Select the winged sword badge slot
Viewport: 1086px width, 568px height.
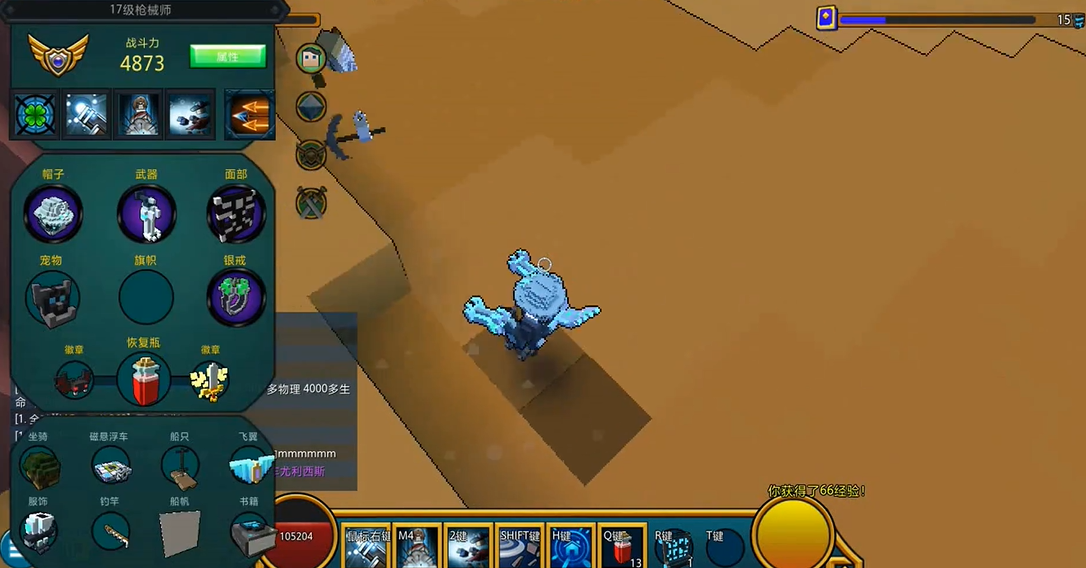210,380
